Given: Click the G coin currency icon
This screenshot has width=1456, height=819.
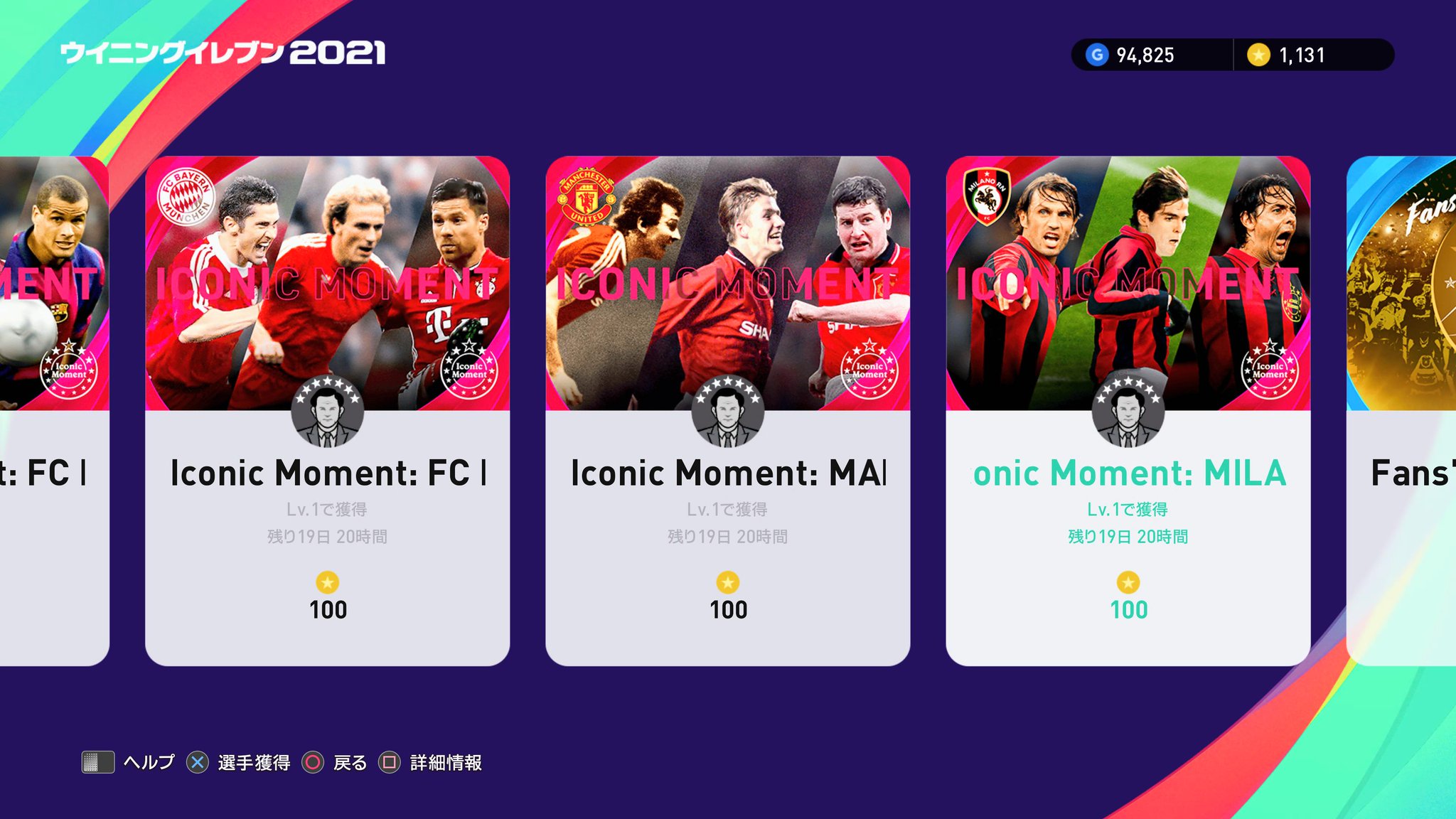Looking at the screenshot, I should (x=1096, y=53).
